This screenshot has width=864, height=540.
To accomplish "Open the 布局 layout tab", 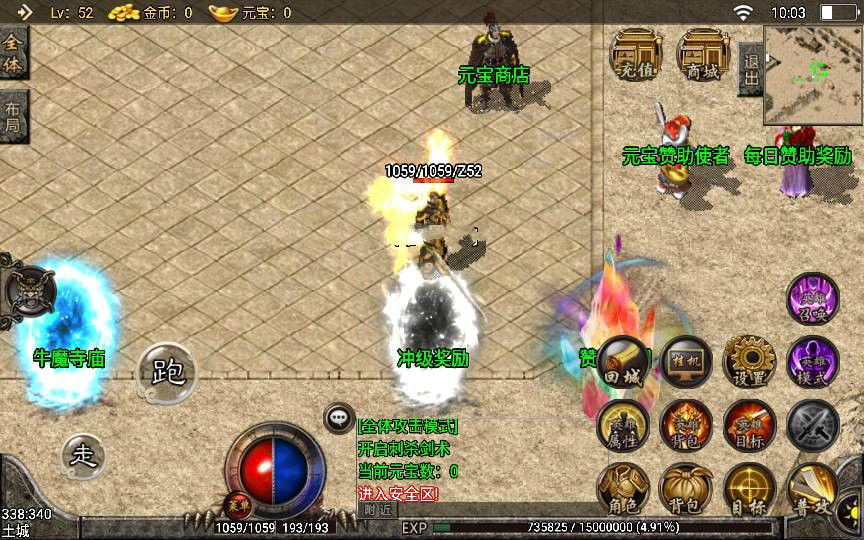I will point(13,116).
